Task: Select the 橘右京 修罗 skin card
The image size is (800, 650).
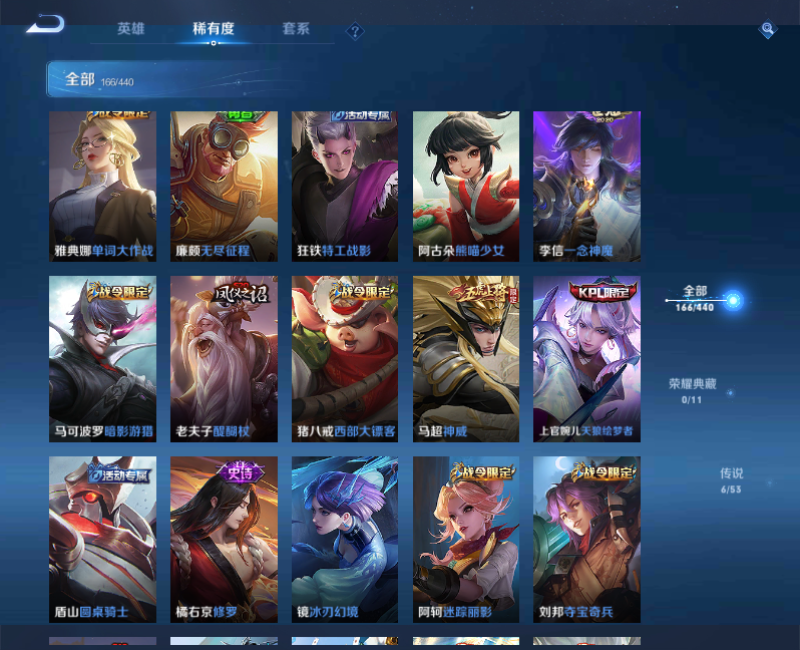Action: (x=224, y=539)
